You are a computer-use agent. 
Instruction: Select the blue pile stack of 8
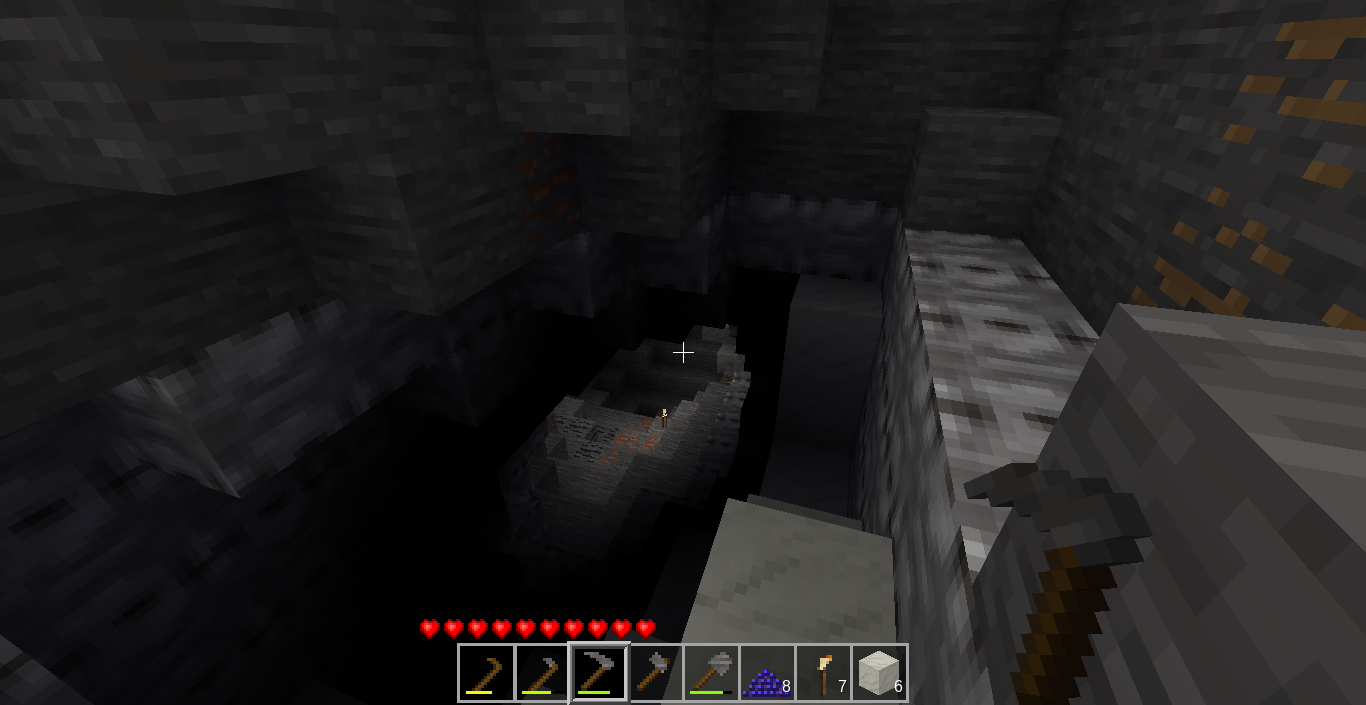767,673
